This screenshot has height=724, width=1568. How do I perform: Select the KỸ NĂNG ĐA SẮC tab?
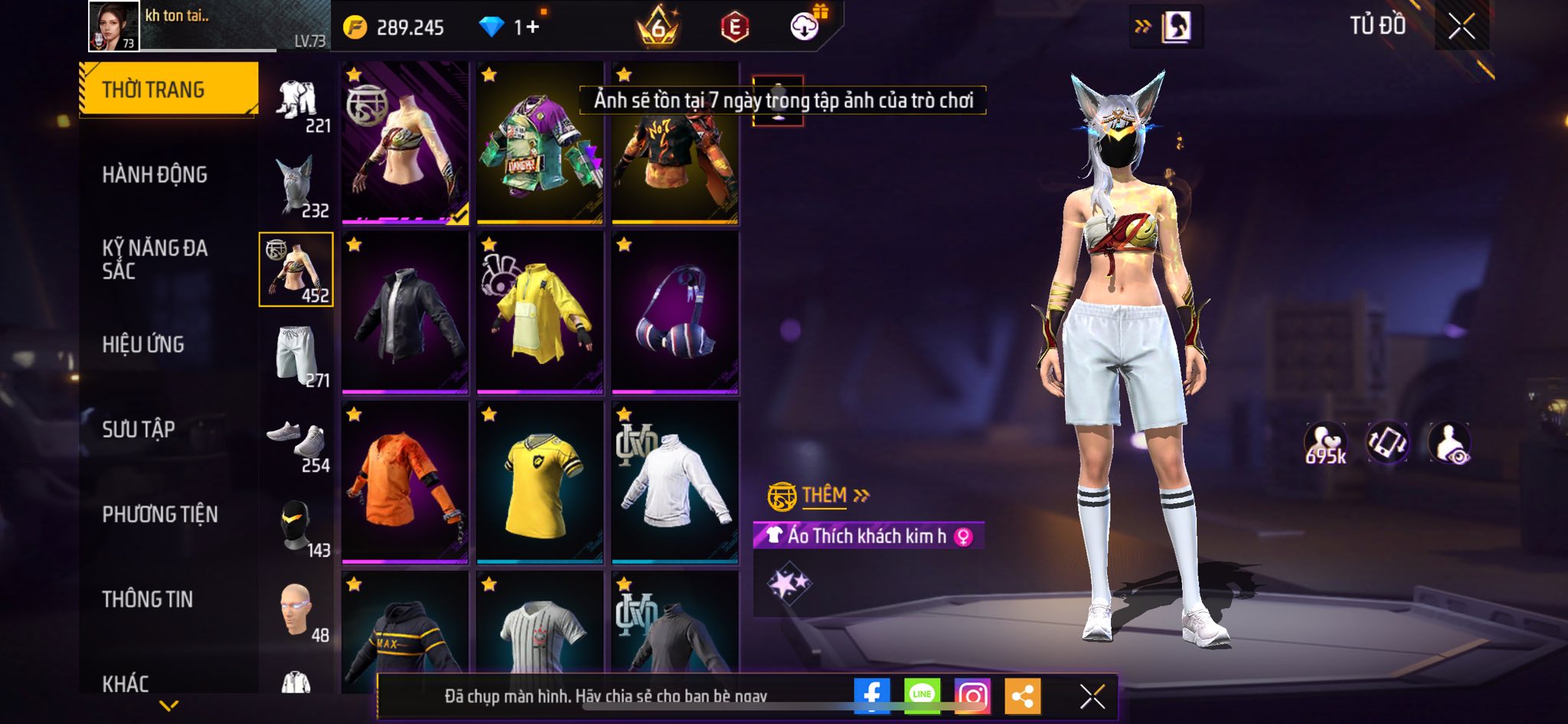pos(155,259)
